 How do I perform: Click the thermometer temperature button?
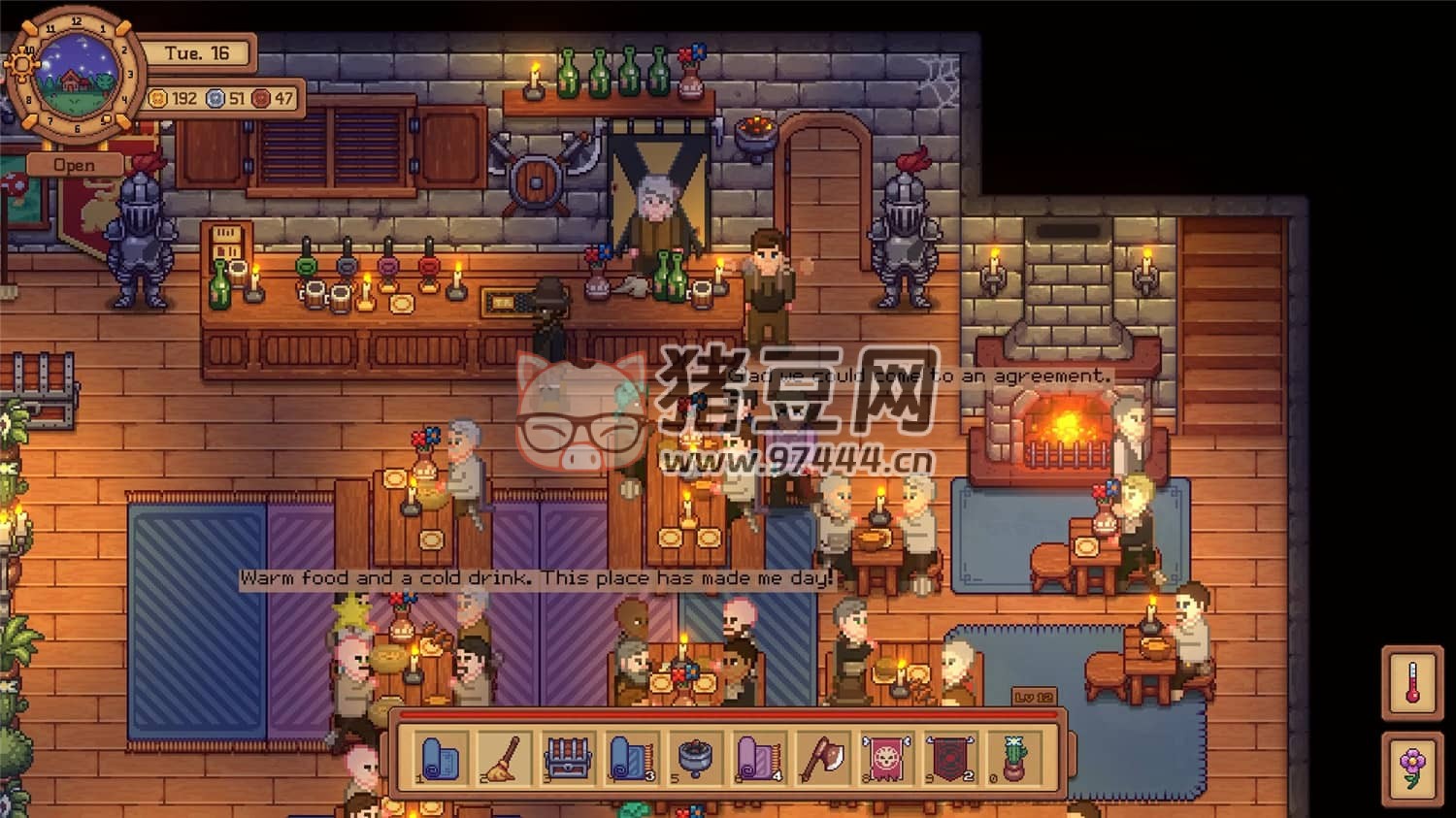(1412, 682)
